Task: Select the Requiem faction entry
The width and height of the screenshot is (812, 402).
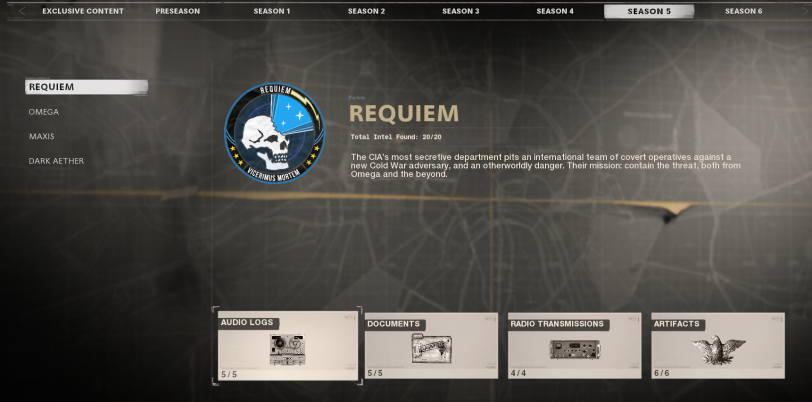Action: click(86, 87)
